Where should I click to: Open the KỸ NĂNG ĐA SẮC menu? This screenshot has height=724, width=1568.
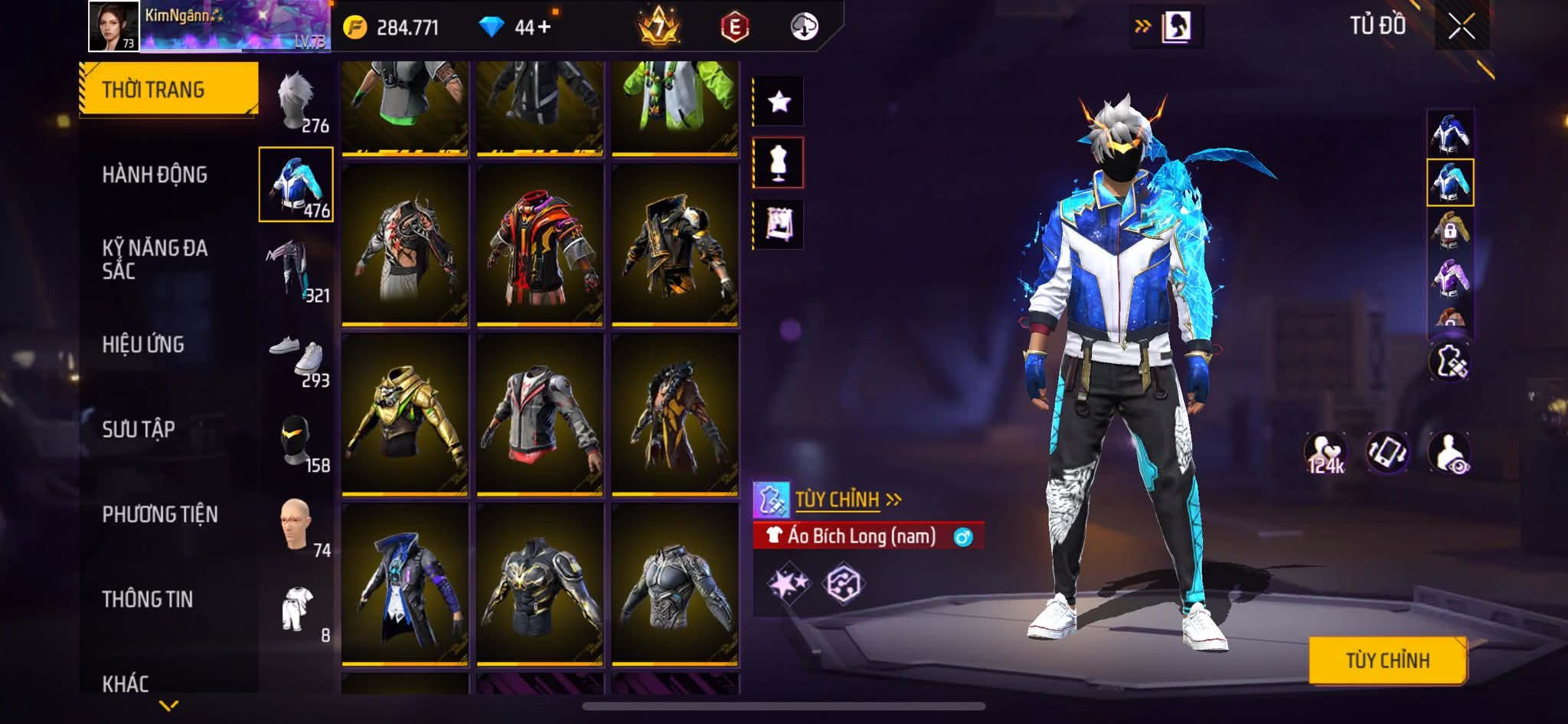(155, 259)
